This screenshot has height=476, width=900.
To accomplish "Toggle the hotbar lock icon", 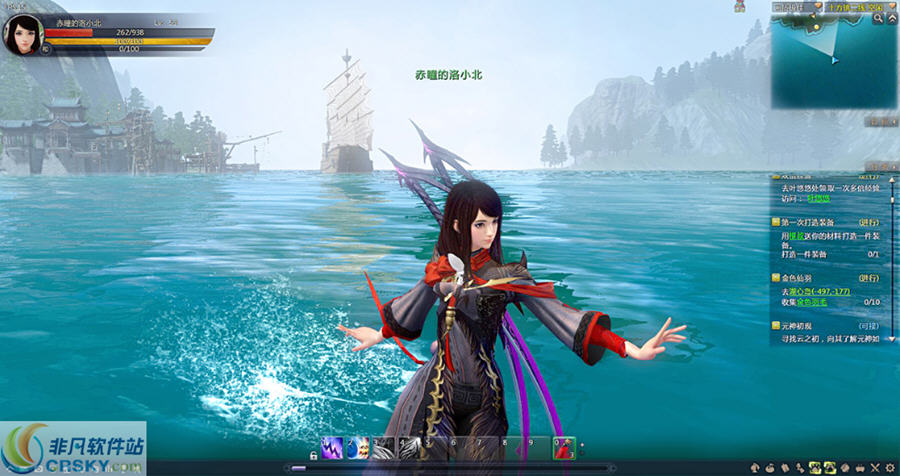I will [x=313, y=455].
